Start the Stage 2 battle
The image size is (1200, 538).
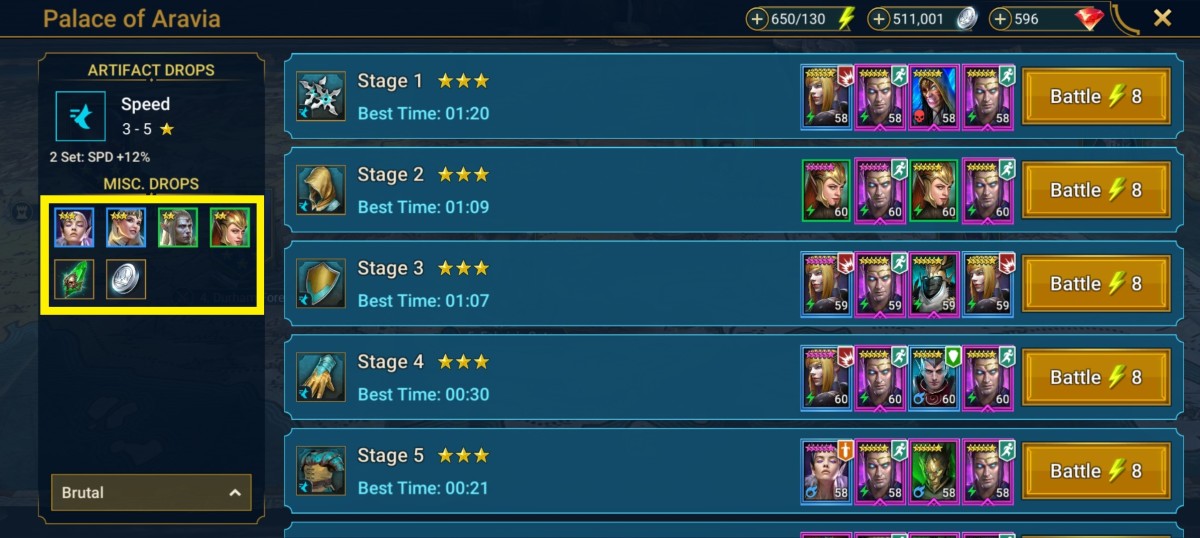click(1095, 190)
